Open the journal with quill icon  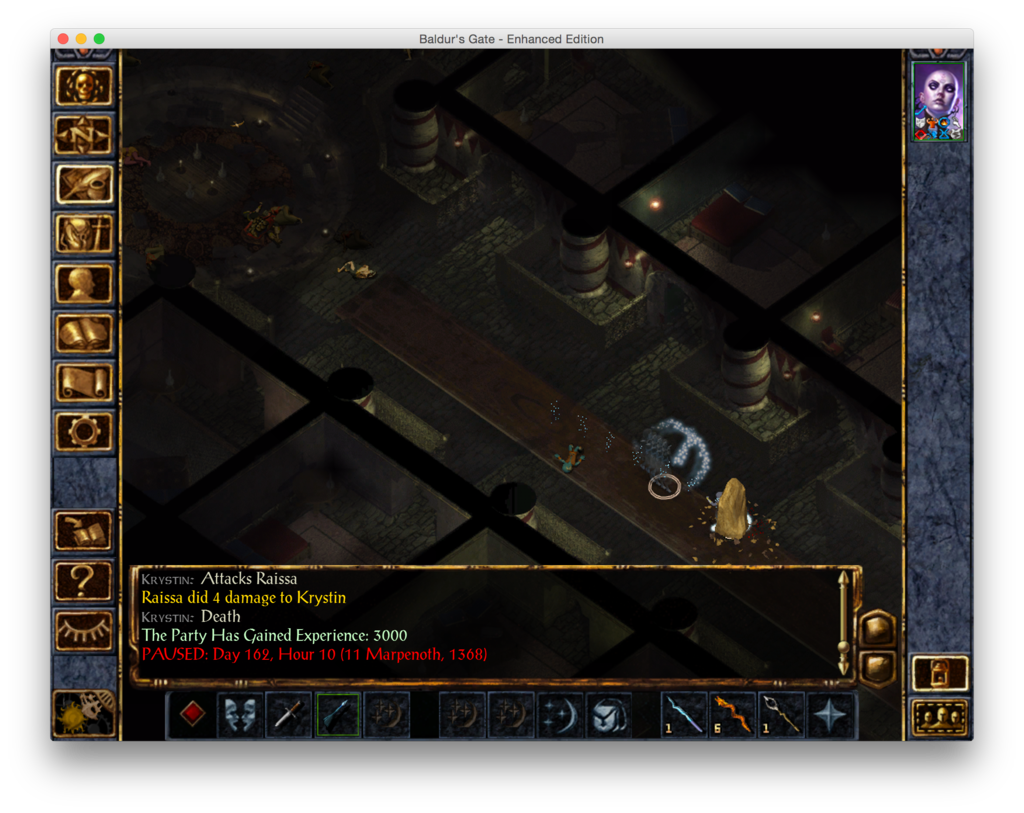coord(84,185)
